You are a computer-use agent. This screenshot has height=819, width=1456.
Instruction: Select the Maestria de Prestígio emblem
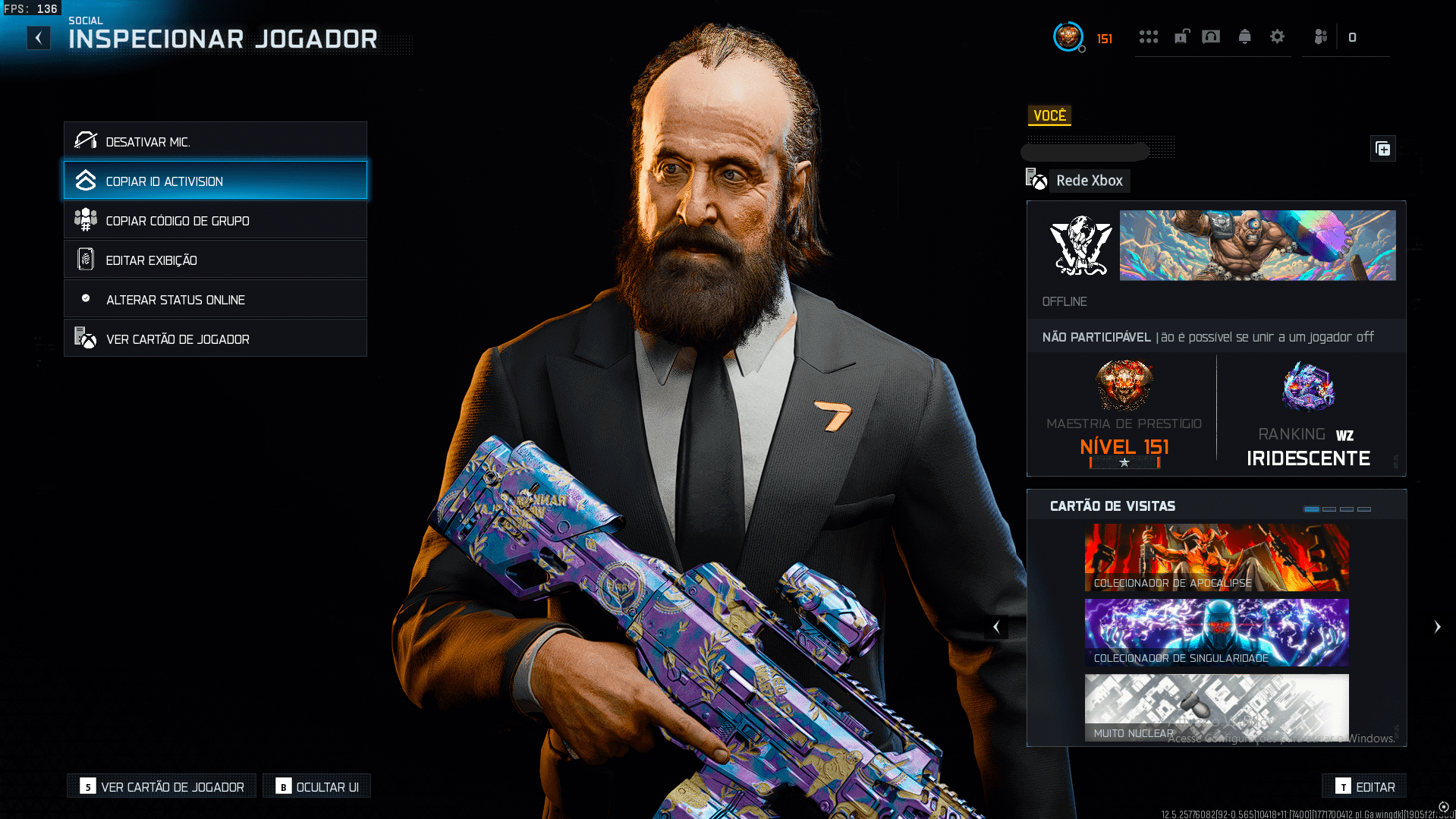click(x=1124, y=386)
